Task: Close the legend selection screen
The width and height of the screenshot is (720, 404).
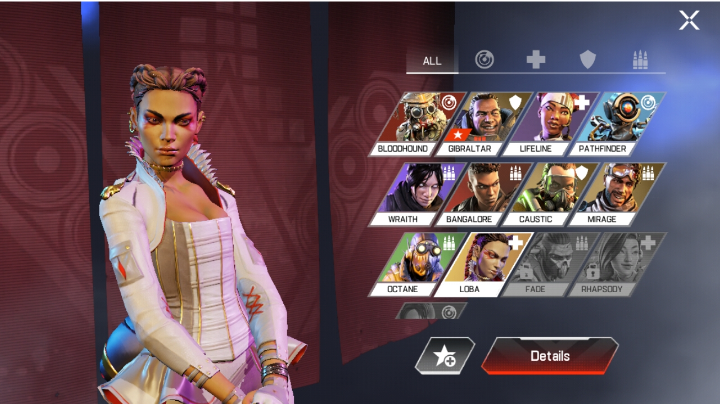Action: click(689, 20)
